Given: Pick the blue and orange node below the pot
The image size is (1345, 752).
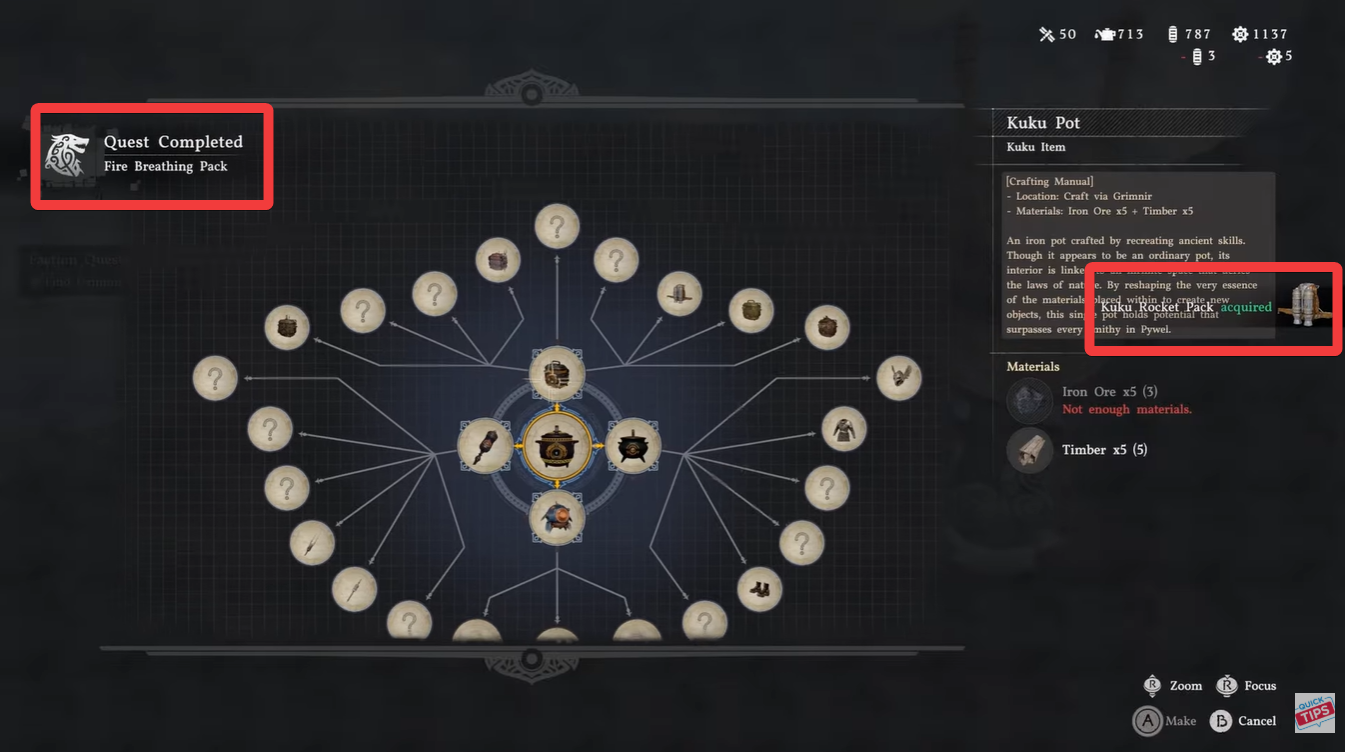Looking at the screenshot, I should coord(557,518).
